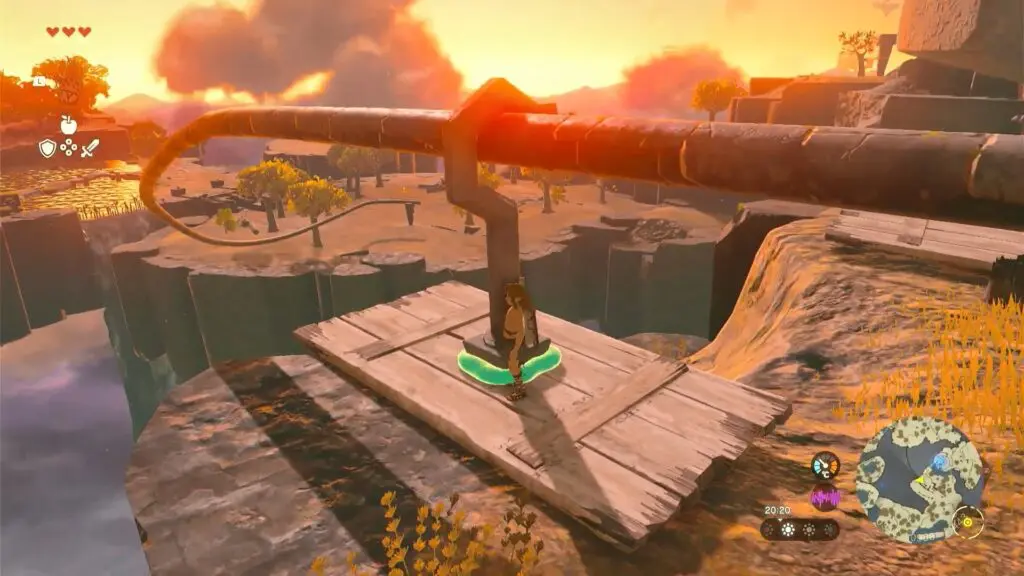The height and width of the screenshot is (576, 1024).
Task: Activate the yellow ring sensor icon
Action: click(968, 521)
